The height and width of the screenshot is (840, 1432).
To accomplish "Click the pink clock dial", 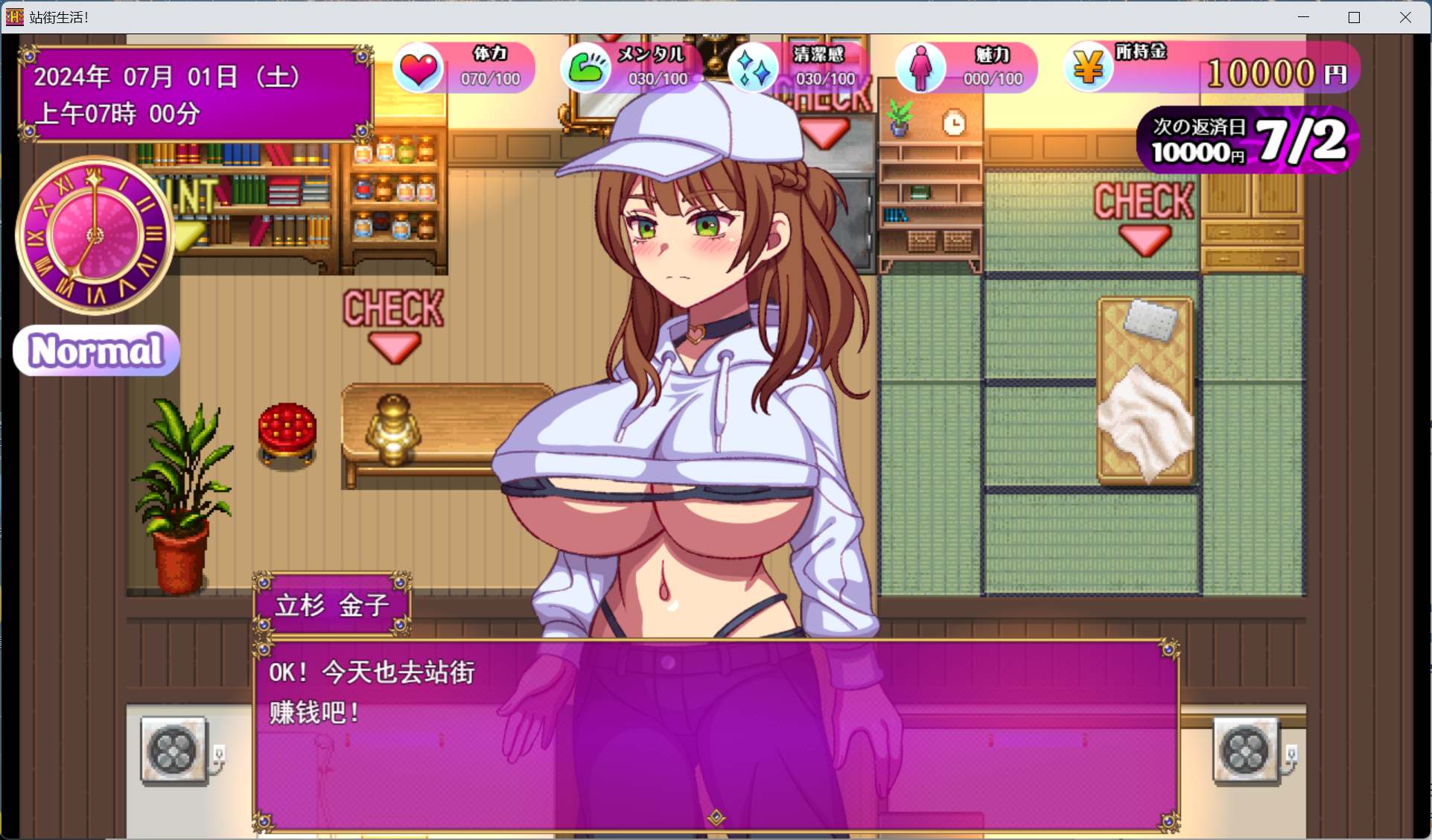I will pyautogui.click(x=95, y=234).
